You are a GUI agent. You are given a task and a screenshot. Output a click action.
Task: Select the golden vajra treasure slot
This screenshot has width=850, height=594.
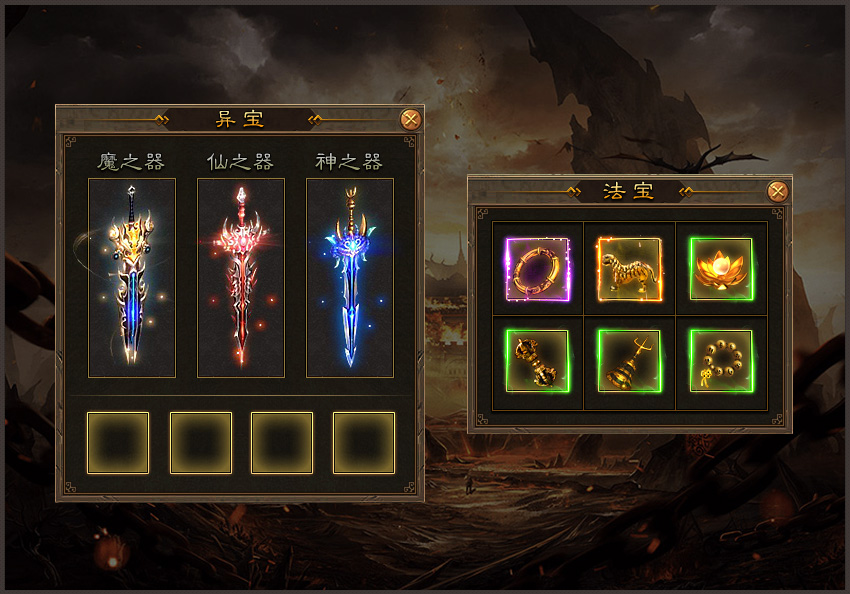coord(538,361)
